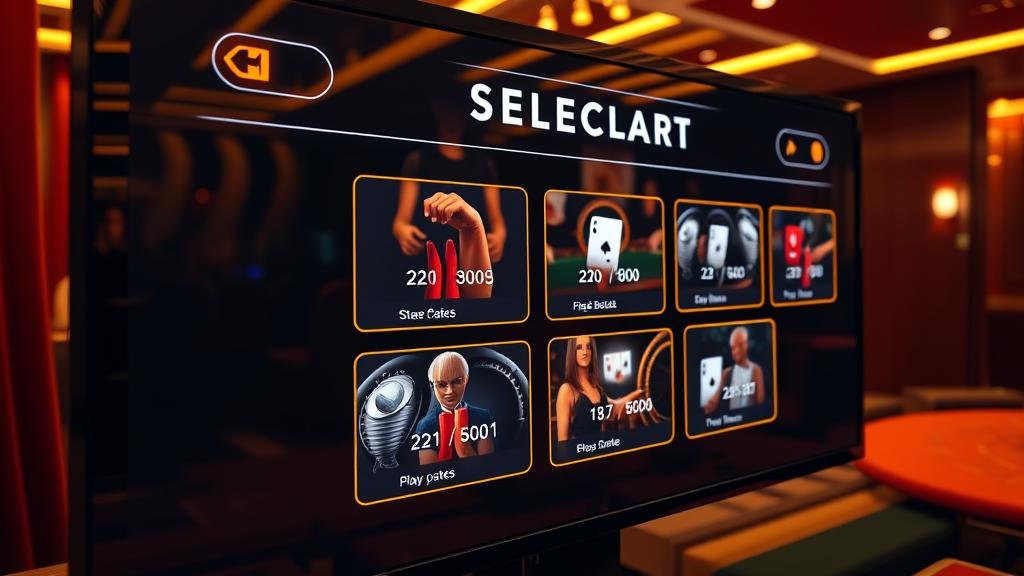Toggle the orange switch under the title

(802, 150)
